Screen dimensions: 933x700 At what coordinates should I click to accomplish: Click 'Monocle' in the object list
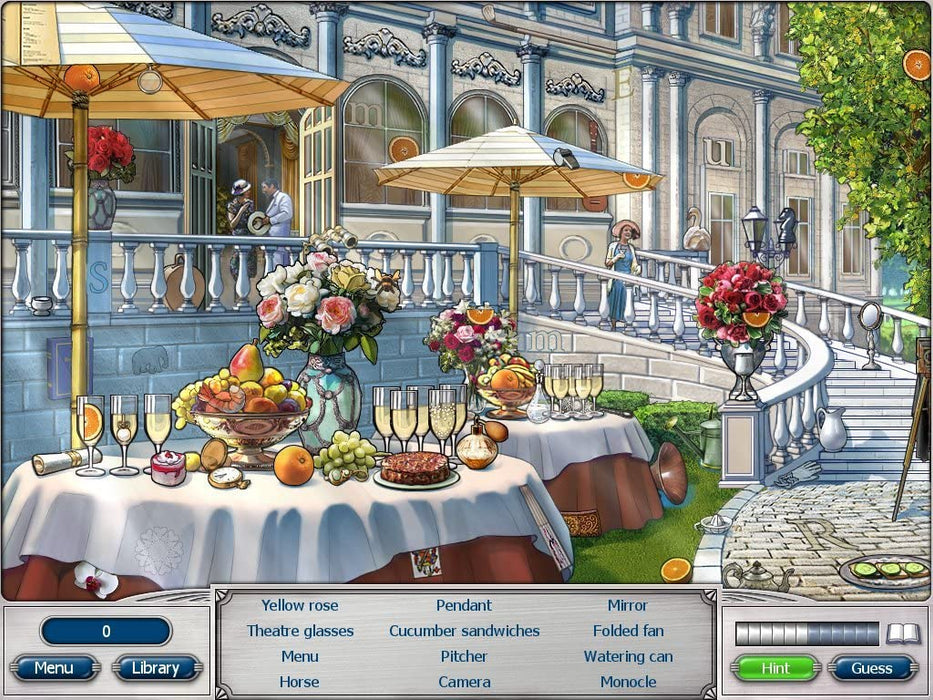628,682
